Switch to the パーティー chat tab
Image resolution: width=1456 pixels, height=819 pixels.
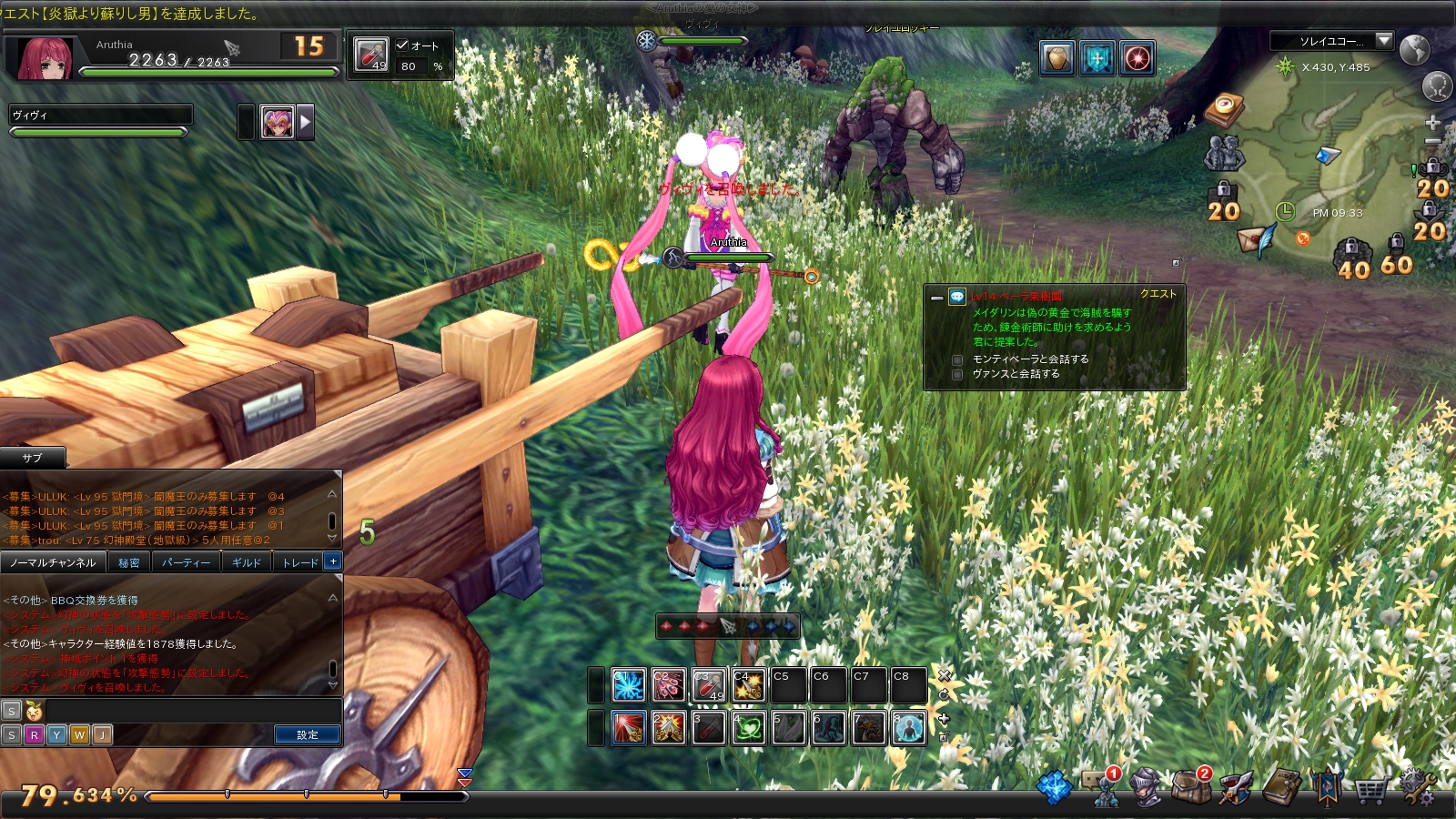click(x=186, y=562)
